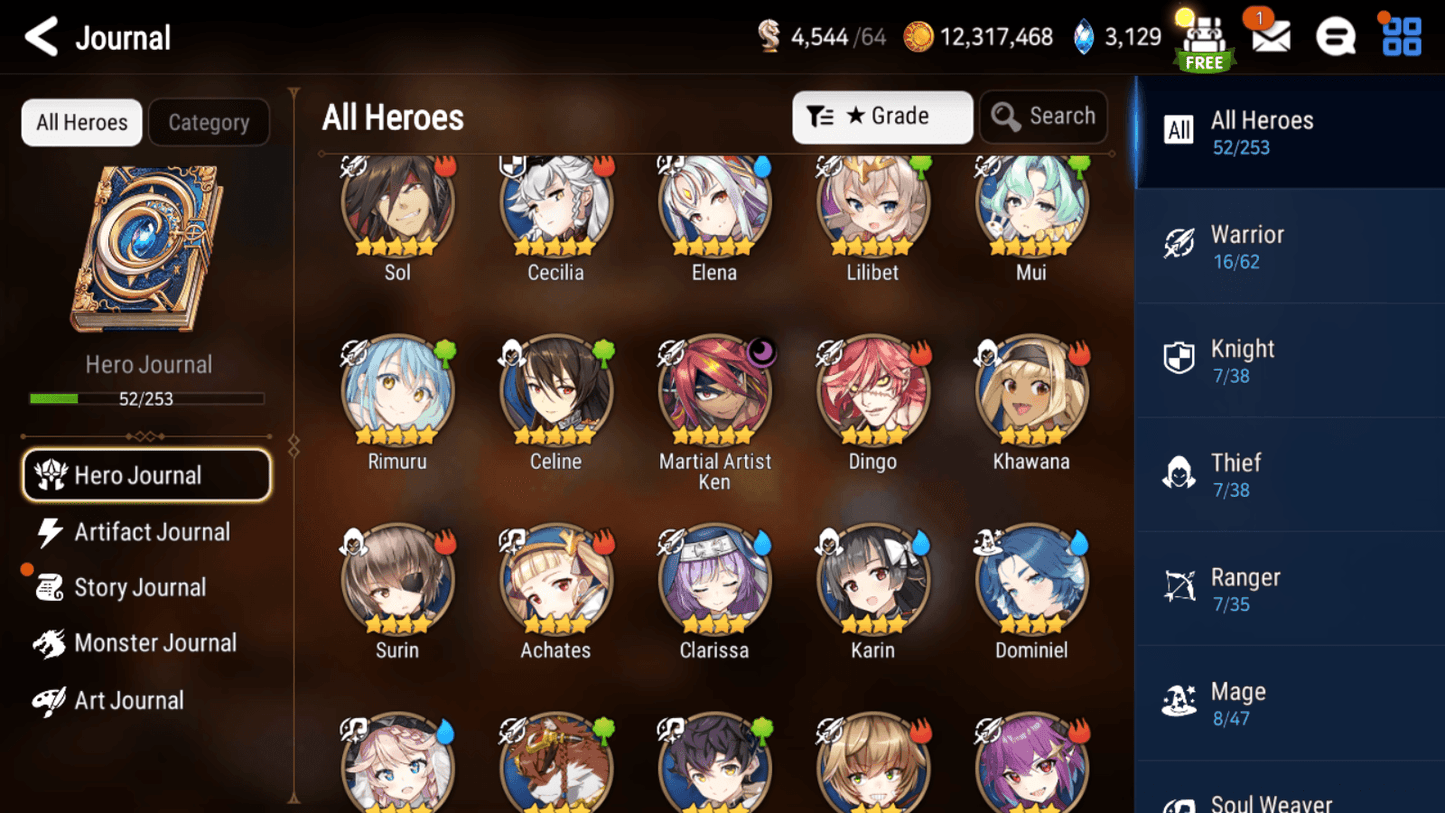Click the 52/253 Hero Journal progress bar
This screenshot has height=813, width=1445.
pyautogui.click(x=148, y=399)
